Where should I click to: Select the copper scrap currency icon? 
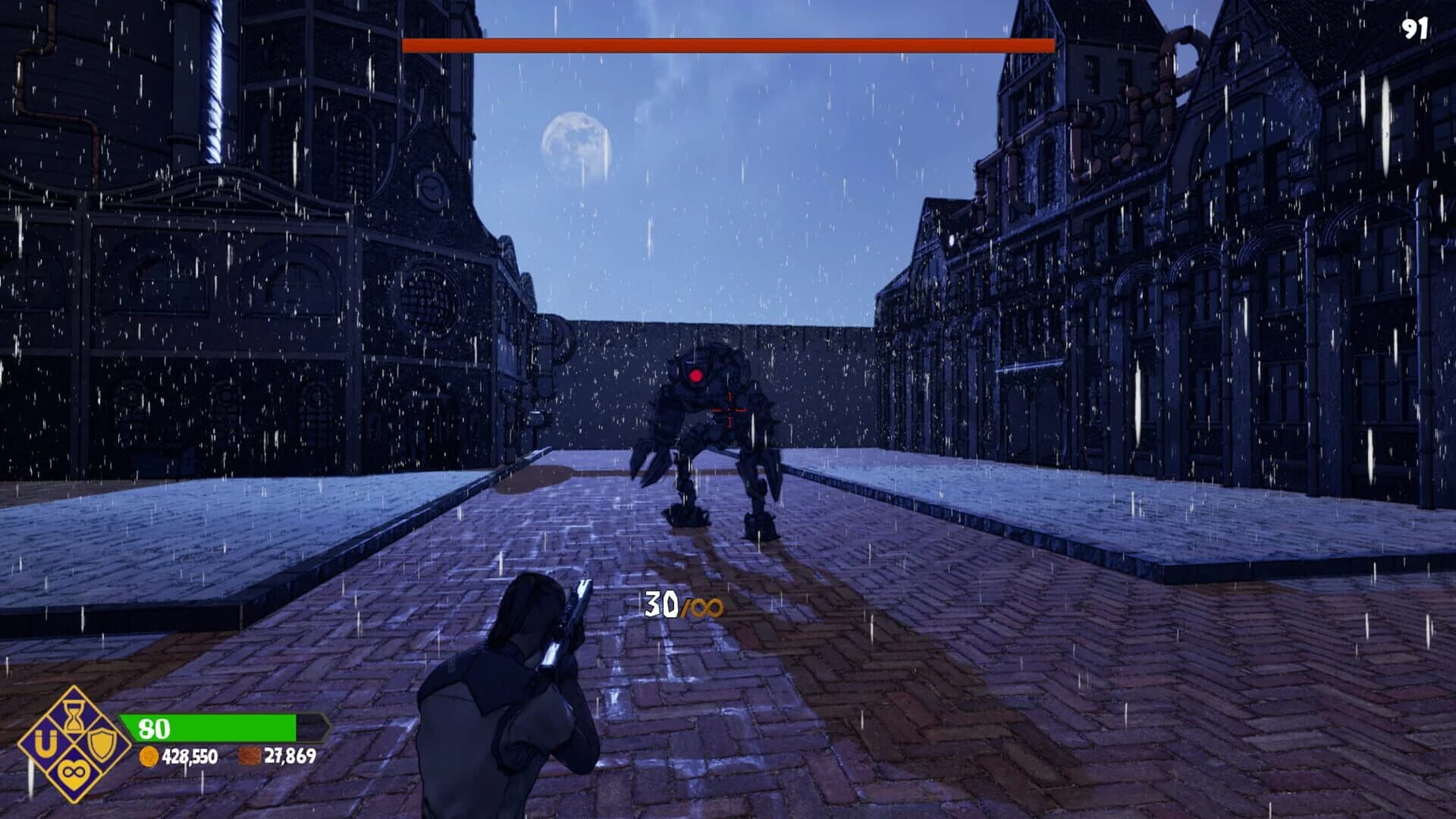pos(249,758)
